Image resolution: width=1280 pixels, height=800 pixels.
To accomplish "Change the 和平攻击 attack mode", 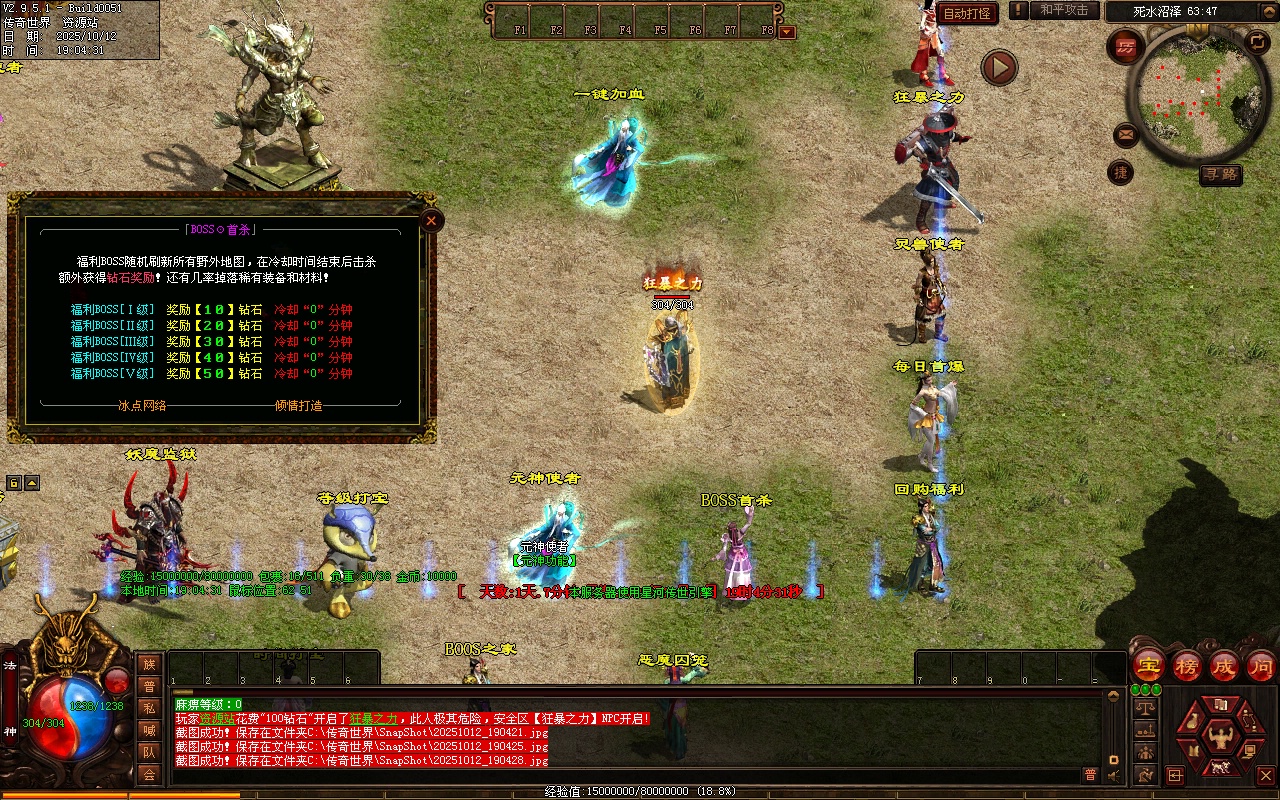I will coord(1063,10).
